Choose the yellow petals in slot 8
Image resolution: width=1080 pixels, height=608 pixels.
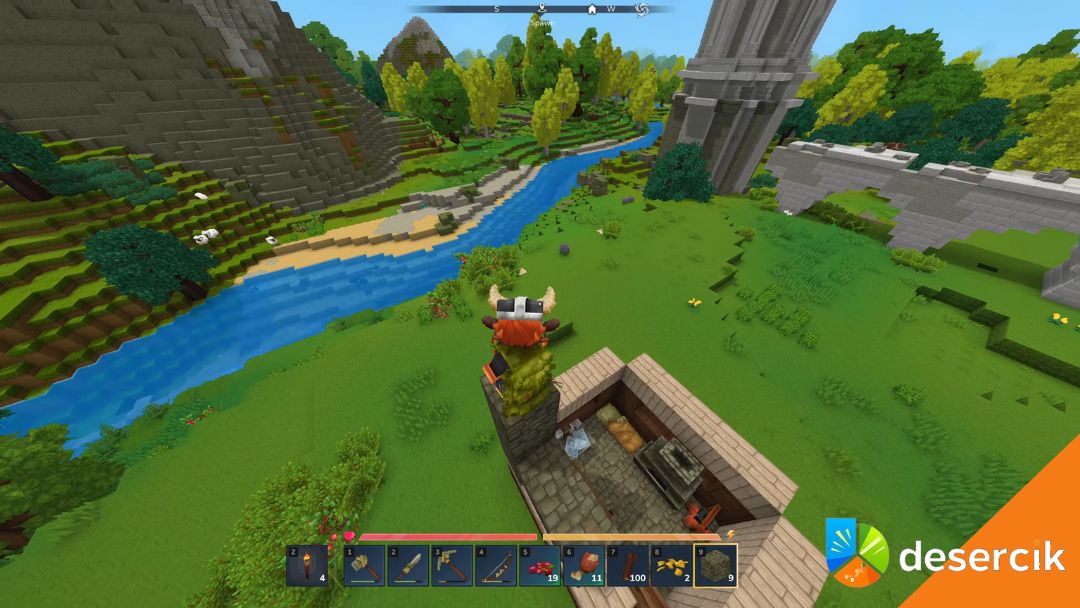[672, 565]
